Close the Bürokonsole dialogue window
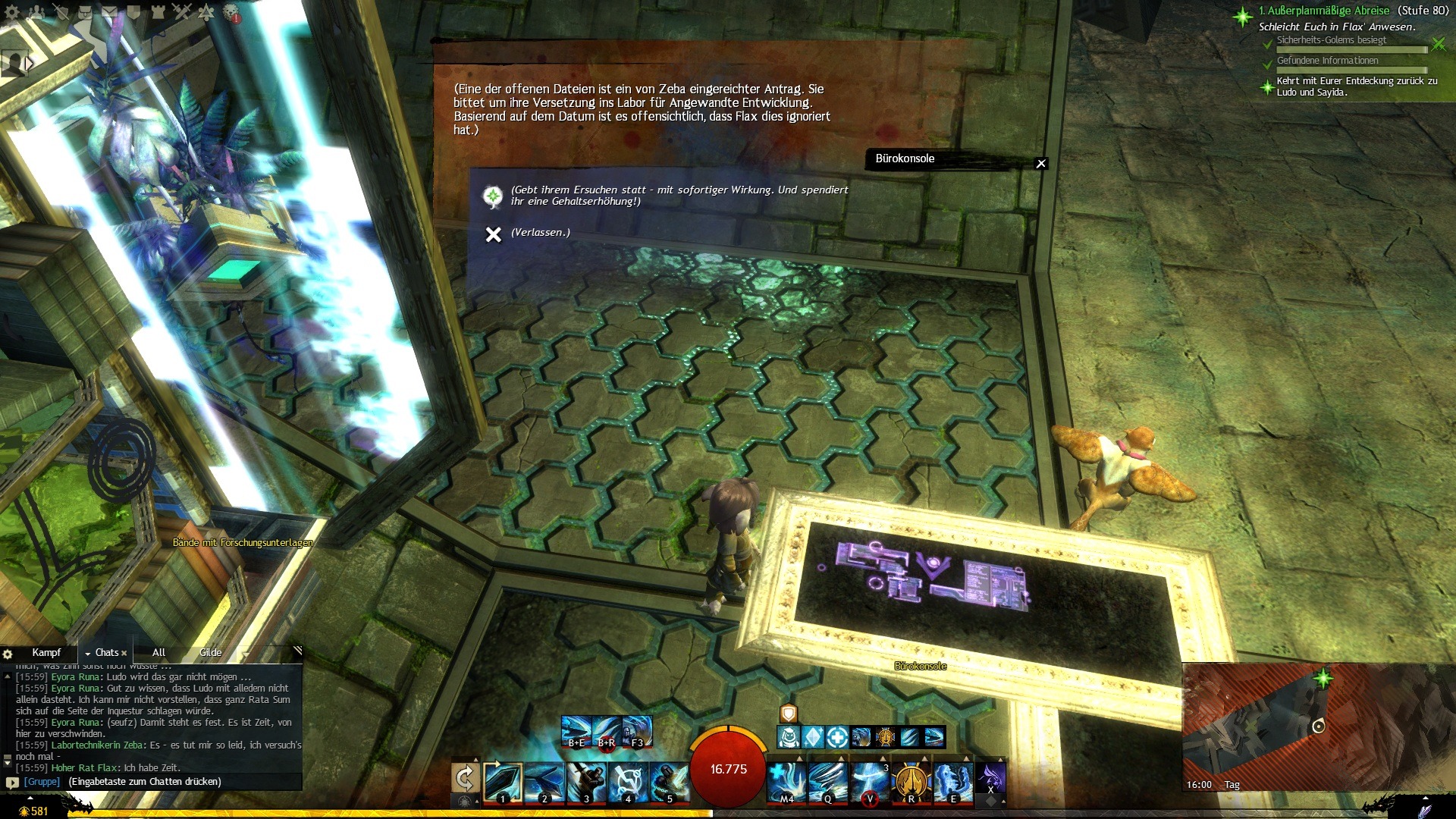The height and width of the screenshot is (819, 1456). [1041, 163]
